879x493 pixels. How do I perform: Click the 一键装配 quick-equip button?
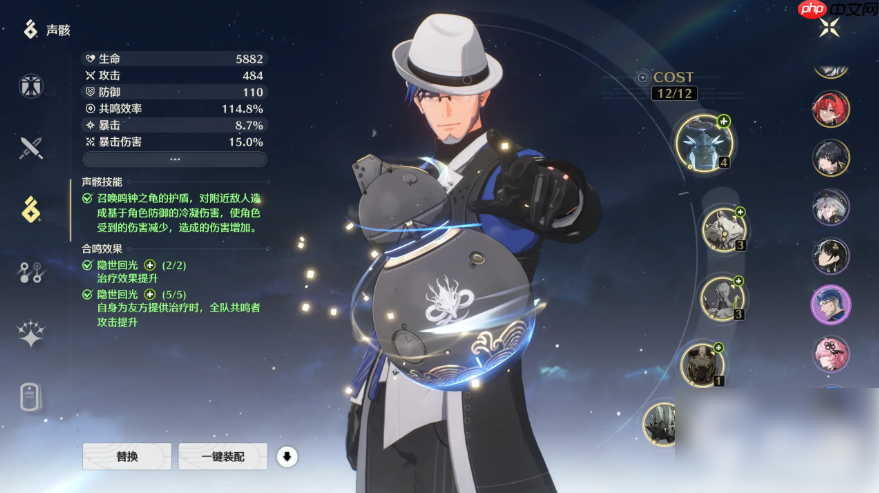pos(223,456)
